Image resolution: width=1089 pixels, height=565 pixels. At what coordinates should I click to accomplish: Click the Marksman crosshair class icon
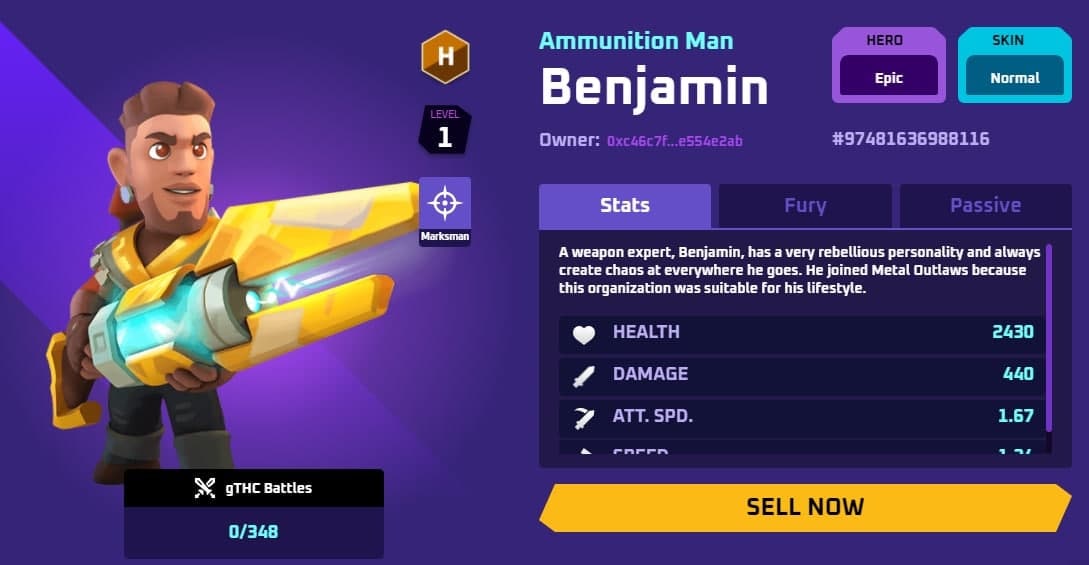point(445,204)
